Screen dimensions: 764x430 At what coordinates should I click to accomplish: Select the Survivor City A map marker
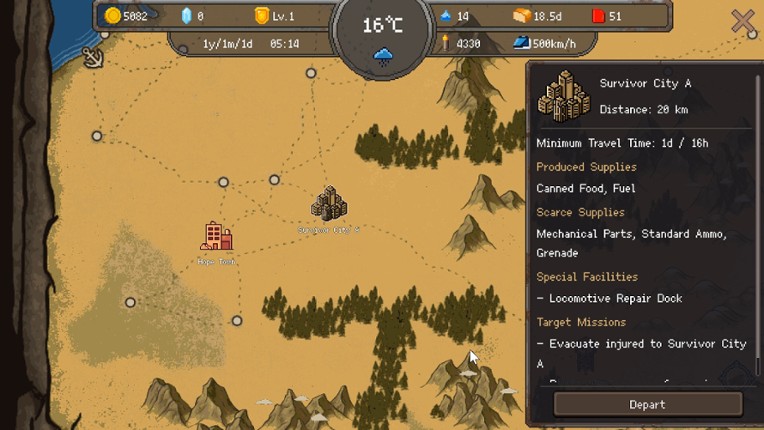click(328, 204)
